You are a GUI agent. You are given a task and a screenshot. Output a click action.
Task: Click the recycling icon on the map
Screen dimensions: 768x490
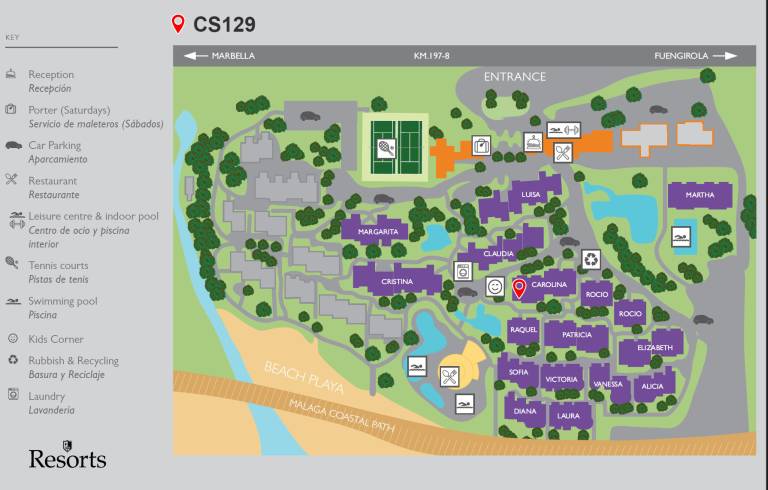point(591,260)
